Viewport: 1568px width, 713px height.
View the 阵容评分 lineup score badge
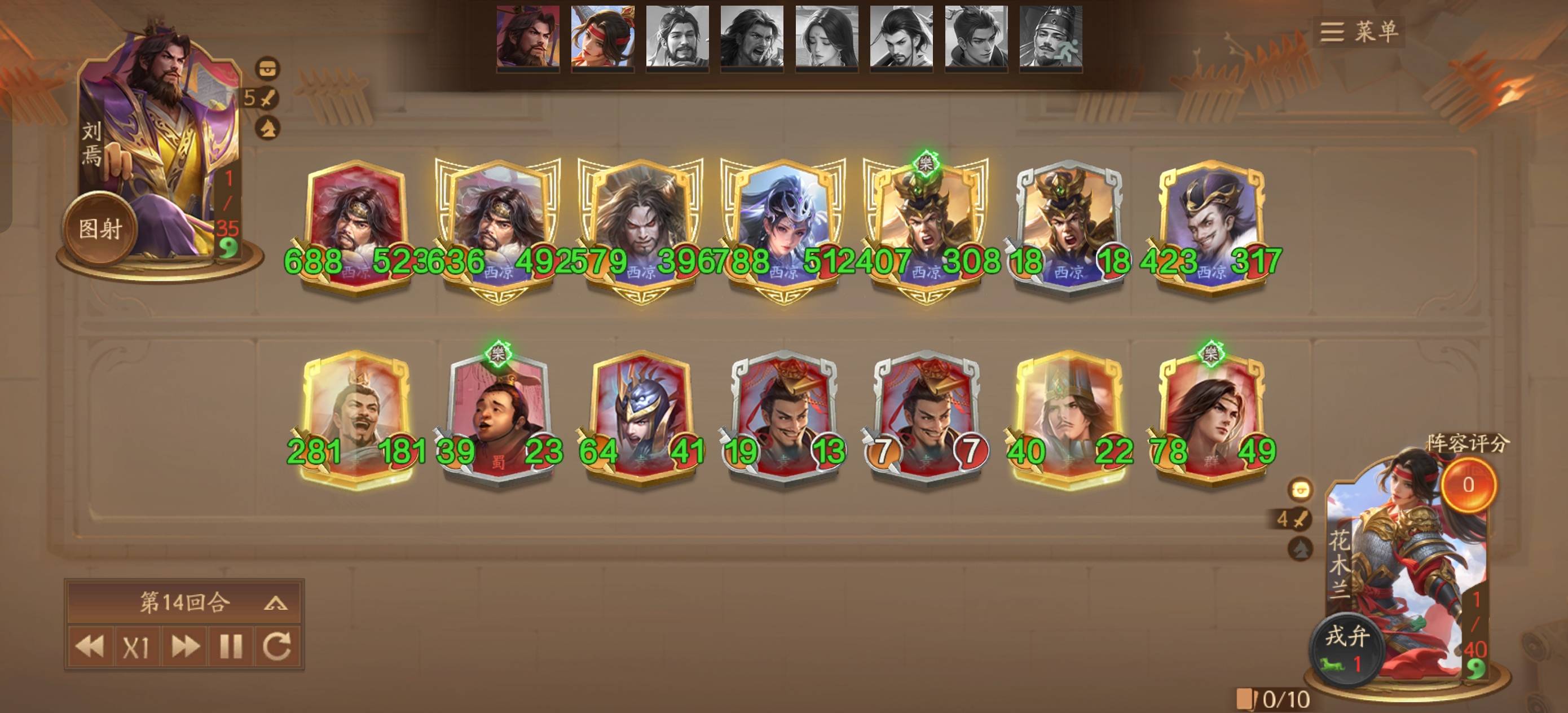(x=1468, y=484)
